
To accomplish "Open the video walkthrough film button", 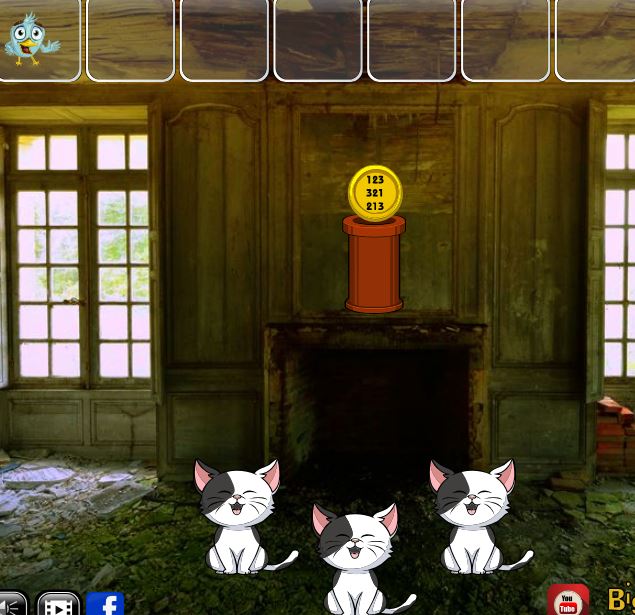I will point(58,604).
